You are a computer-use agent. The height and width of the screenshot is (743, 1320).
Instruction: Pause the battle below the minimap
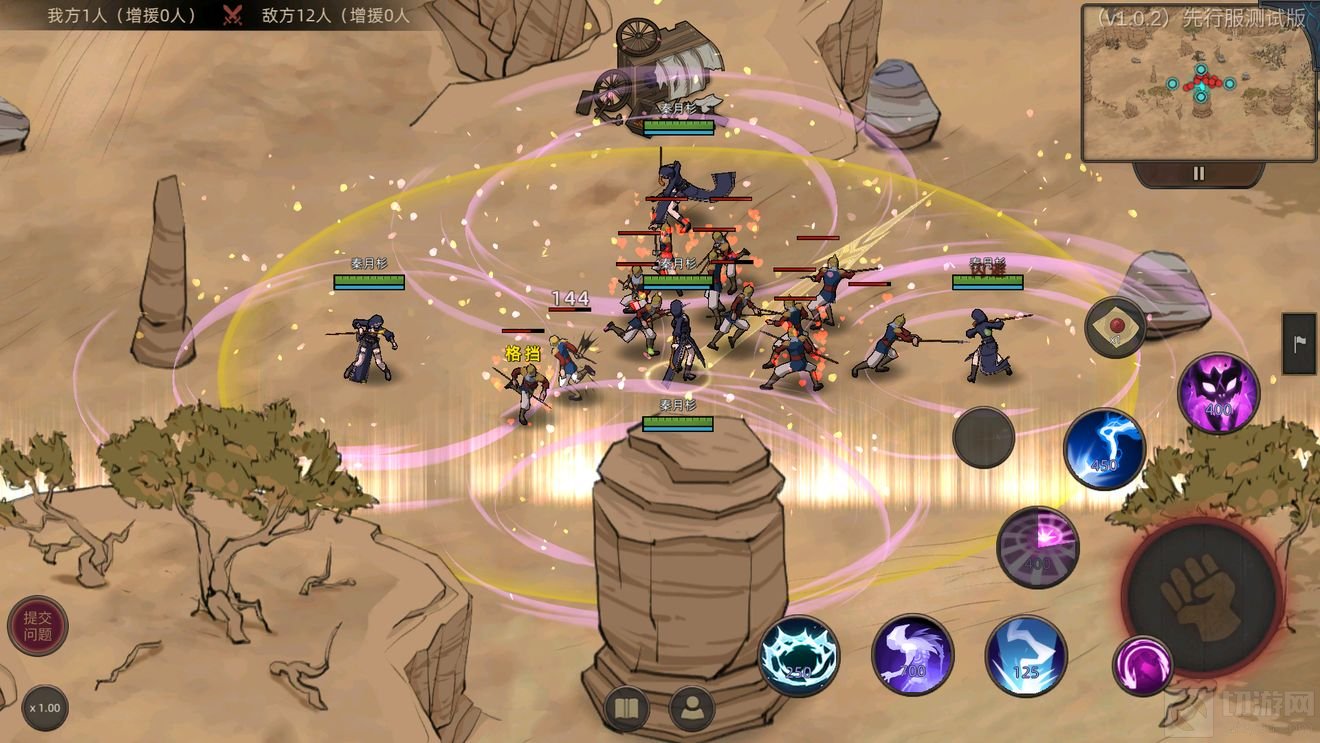(1198, 174)
